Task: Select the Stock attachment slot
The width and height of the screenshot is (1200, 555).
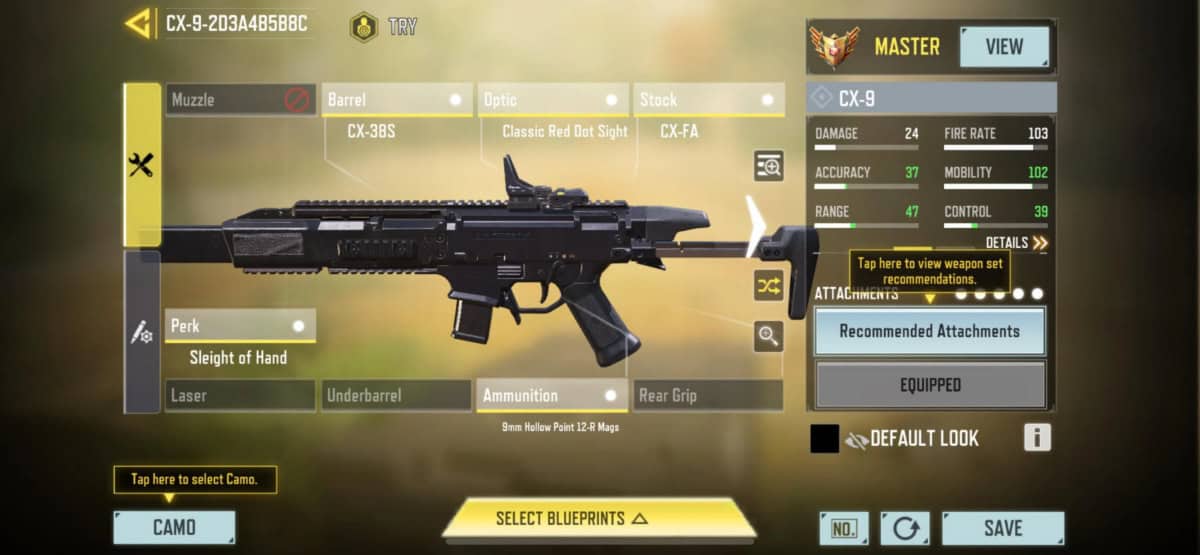Action: [x=709, y=100]
